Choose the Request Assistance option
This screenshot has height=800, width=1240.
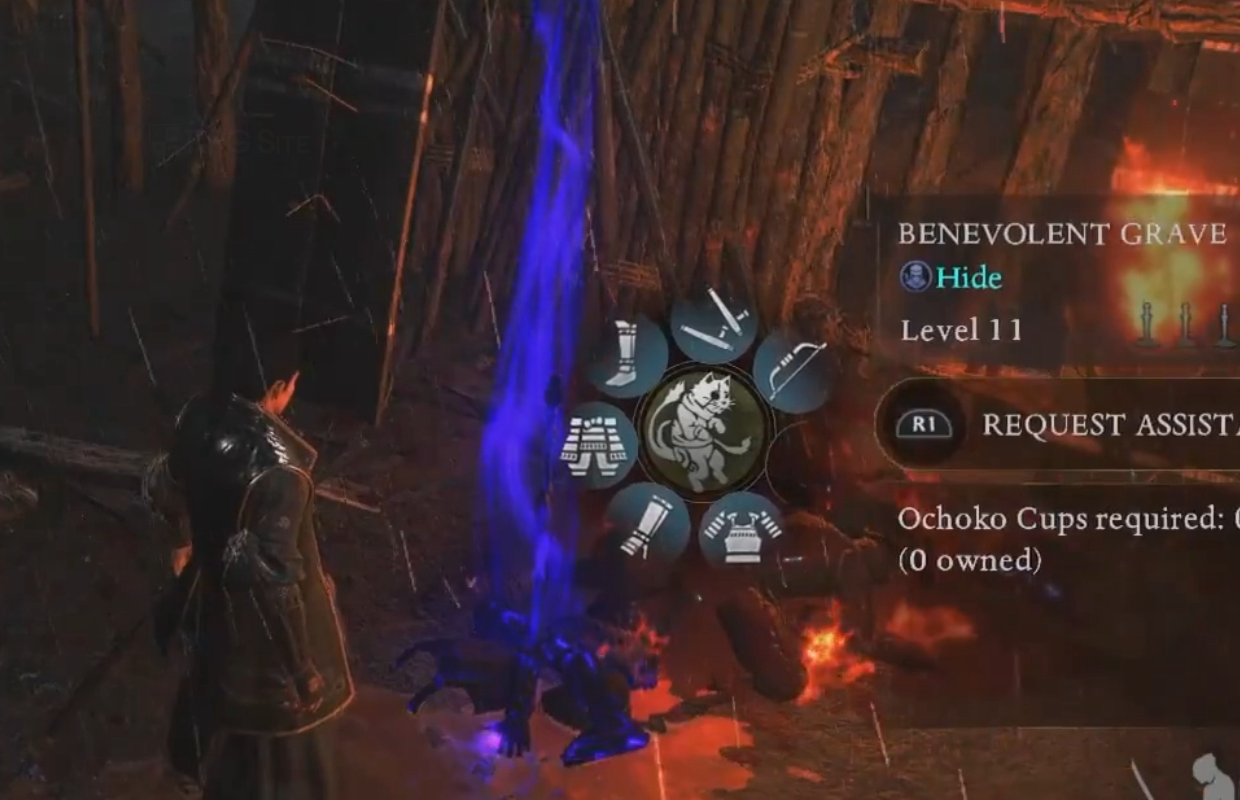pos(1060,425)
